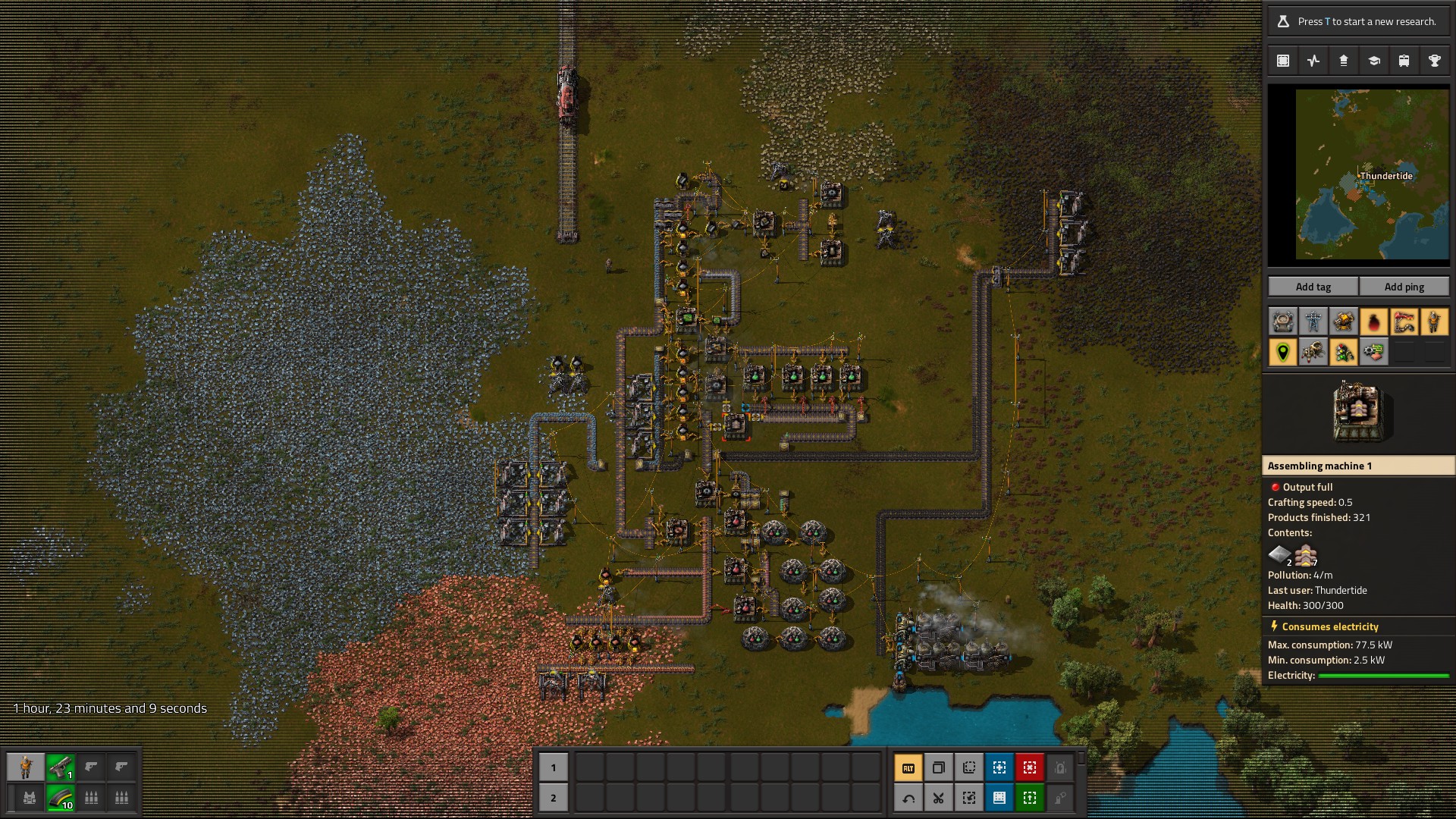Select the copy tool
1456x819 pixels.
pos(938,767)
